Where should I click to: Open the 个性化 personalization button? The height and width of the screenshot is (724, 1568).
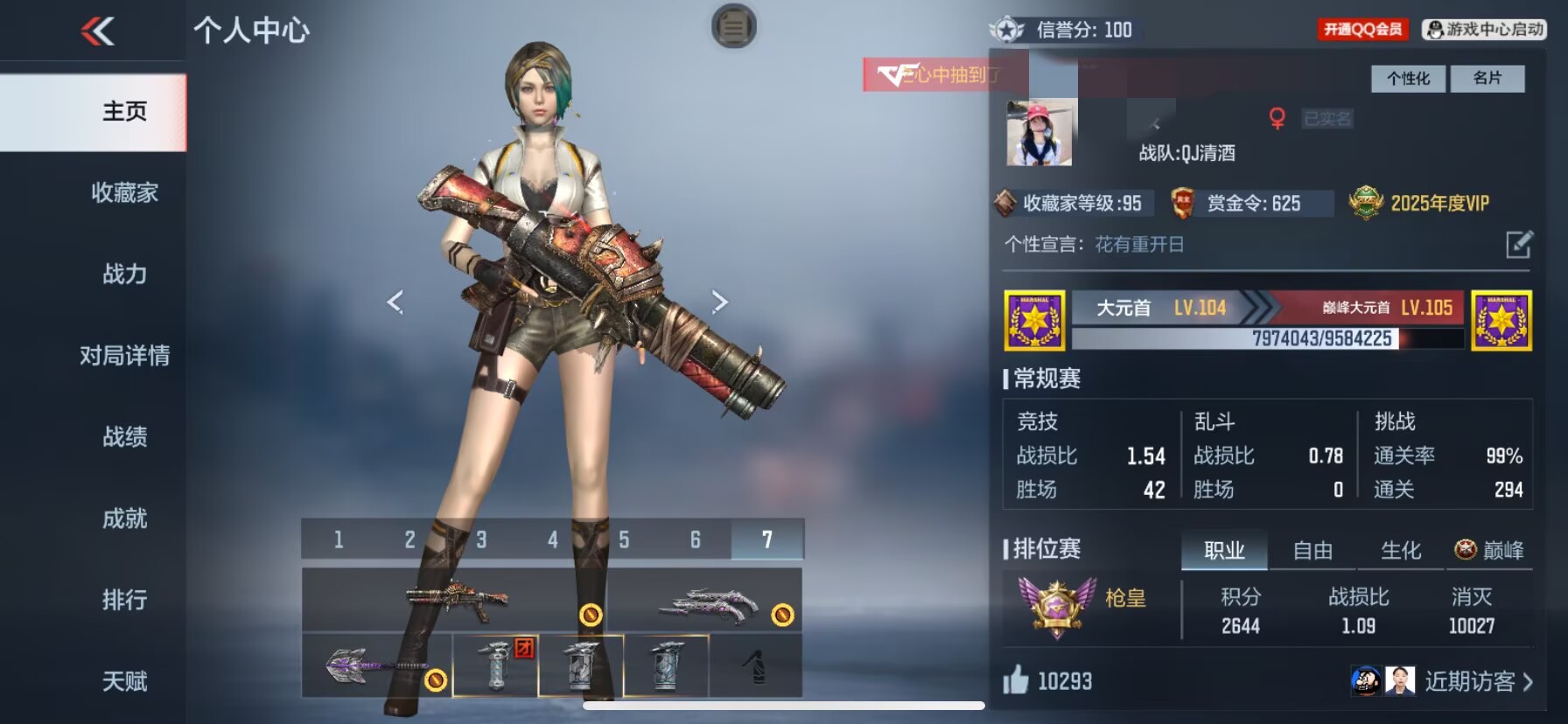click(x=1408, y=79)
